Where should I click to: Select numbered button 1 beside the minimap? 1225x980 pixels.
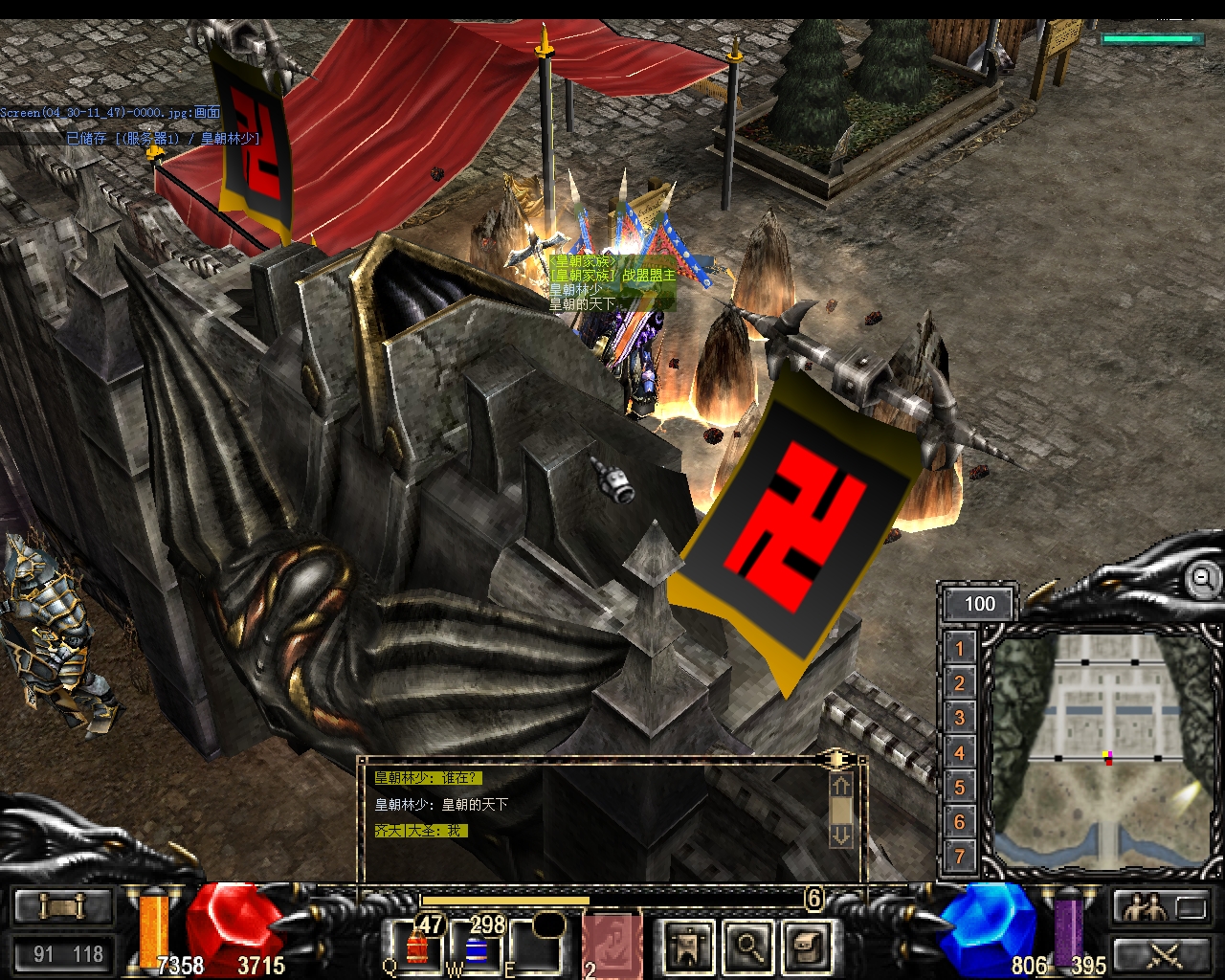click(960, 649)
